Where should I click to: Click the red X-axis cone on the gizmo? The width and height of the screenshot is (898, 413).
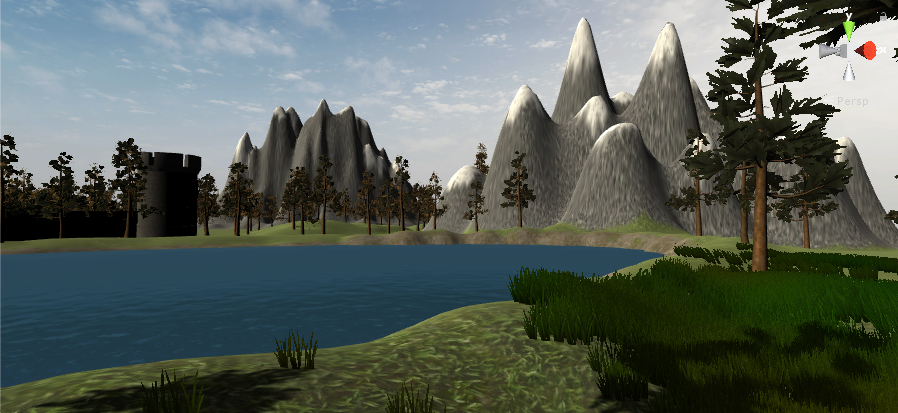point(867,50)
